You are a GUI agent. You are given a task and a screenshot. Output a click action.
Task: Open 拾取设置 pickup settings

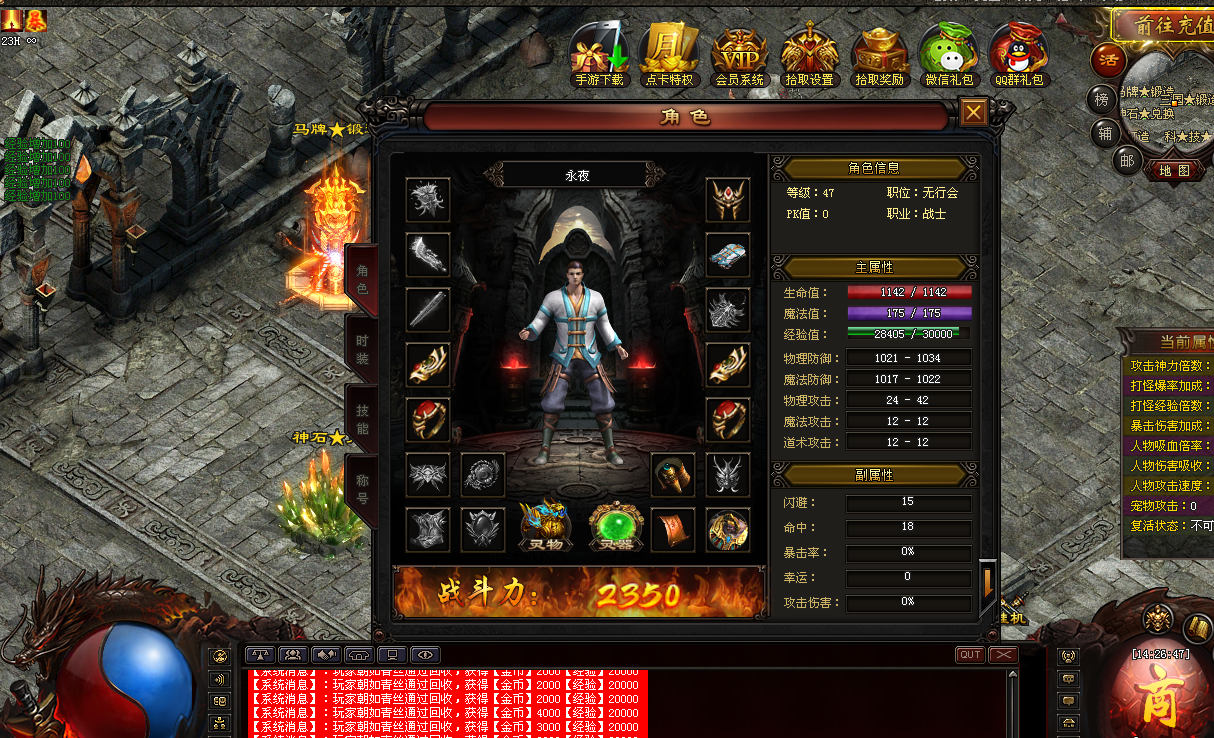[809, 55]
